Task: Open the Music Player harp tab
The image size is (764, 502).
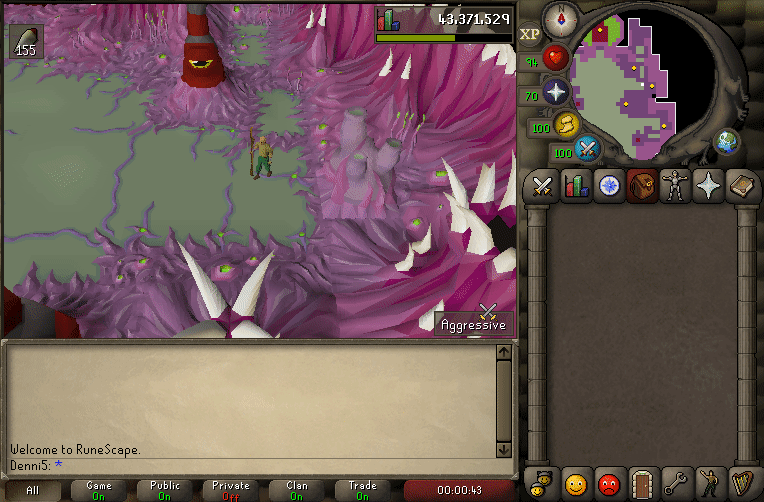Action: click(741, 484)
